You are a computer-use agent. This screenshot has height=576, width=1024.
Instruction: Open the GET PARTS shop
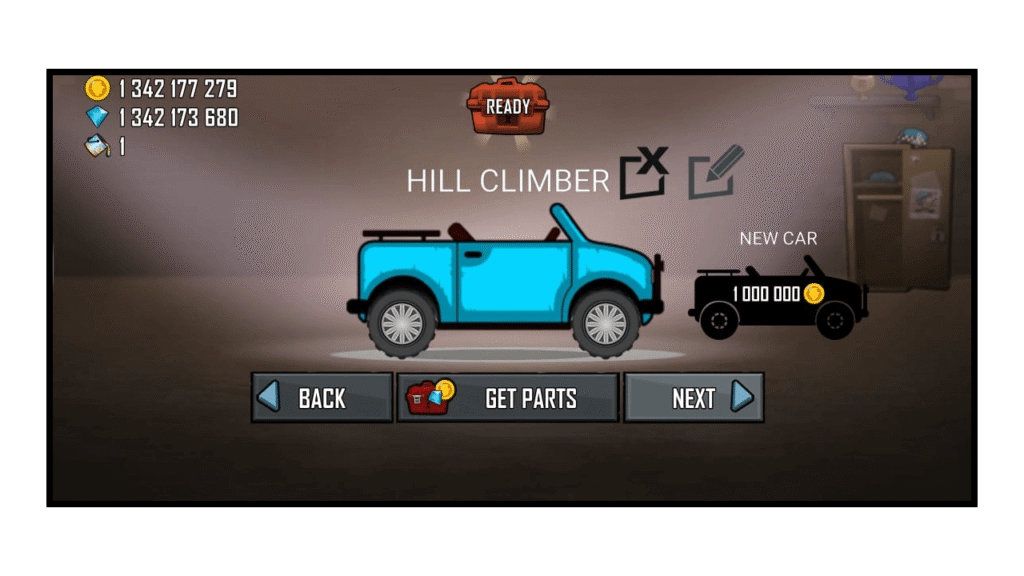pyautogui.click(x=508, y=398)
